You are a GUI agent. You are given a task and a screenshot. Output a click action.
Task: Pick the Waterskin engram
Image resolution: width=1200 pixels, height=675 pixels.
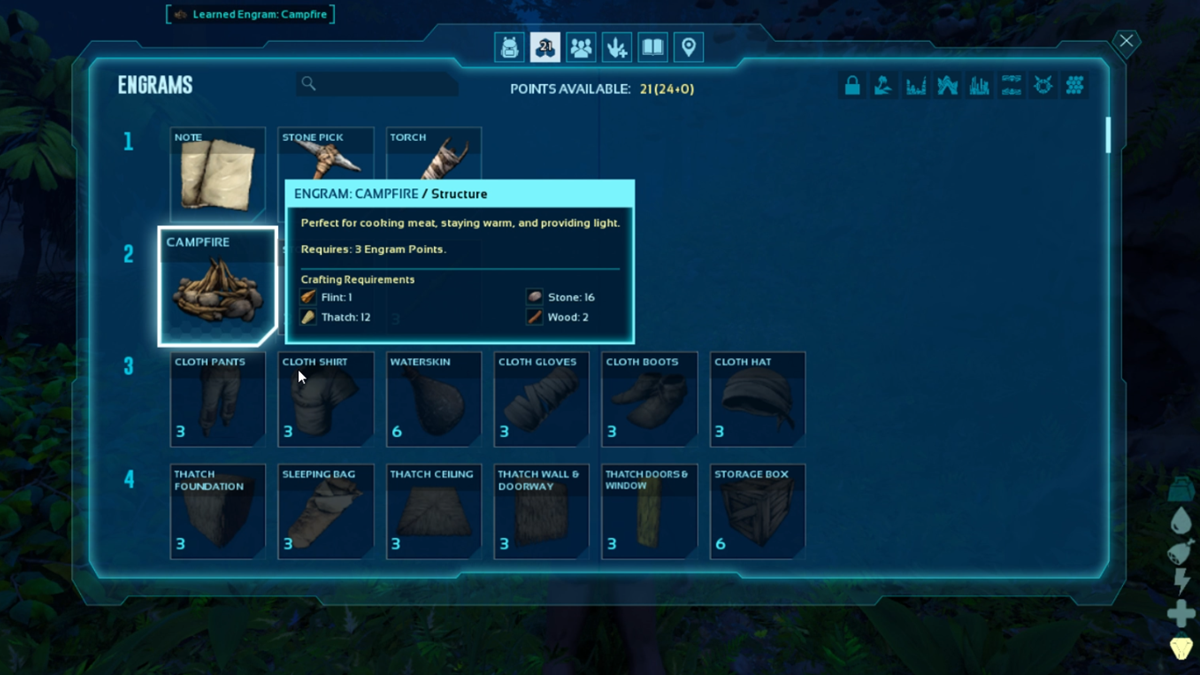coord(434,398)
